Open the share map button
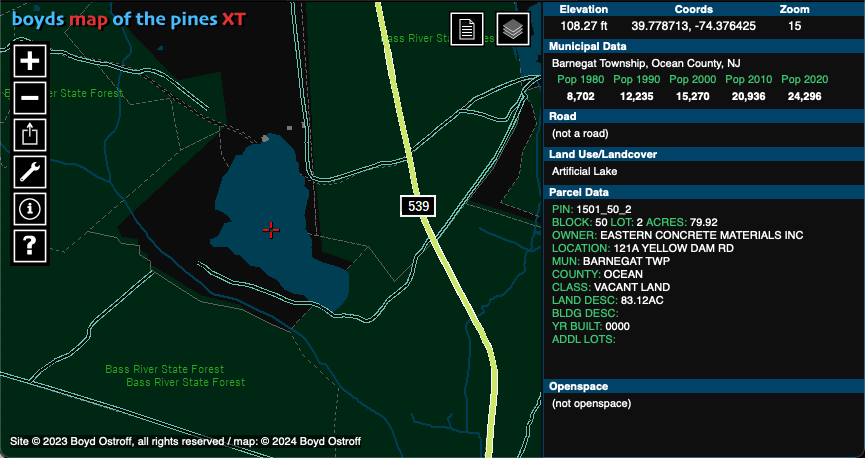Image resolution: width=865 pixels, height=458 pixels. [30, 134]
